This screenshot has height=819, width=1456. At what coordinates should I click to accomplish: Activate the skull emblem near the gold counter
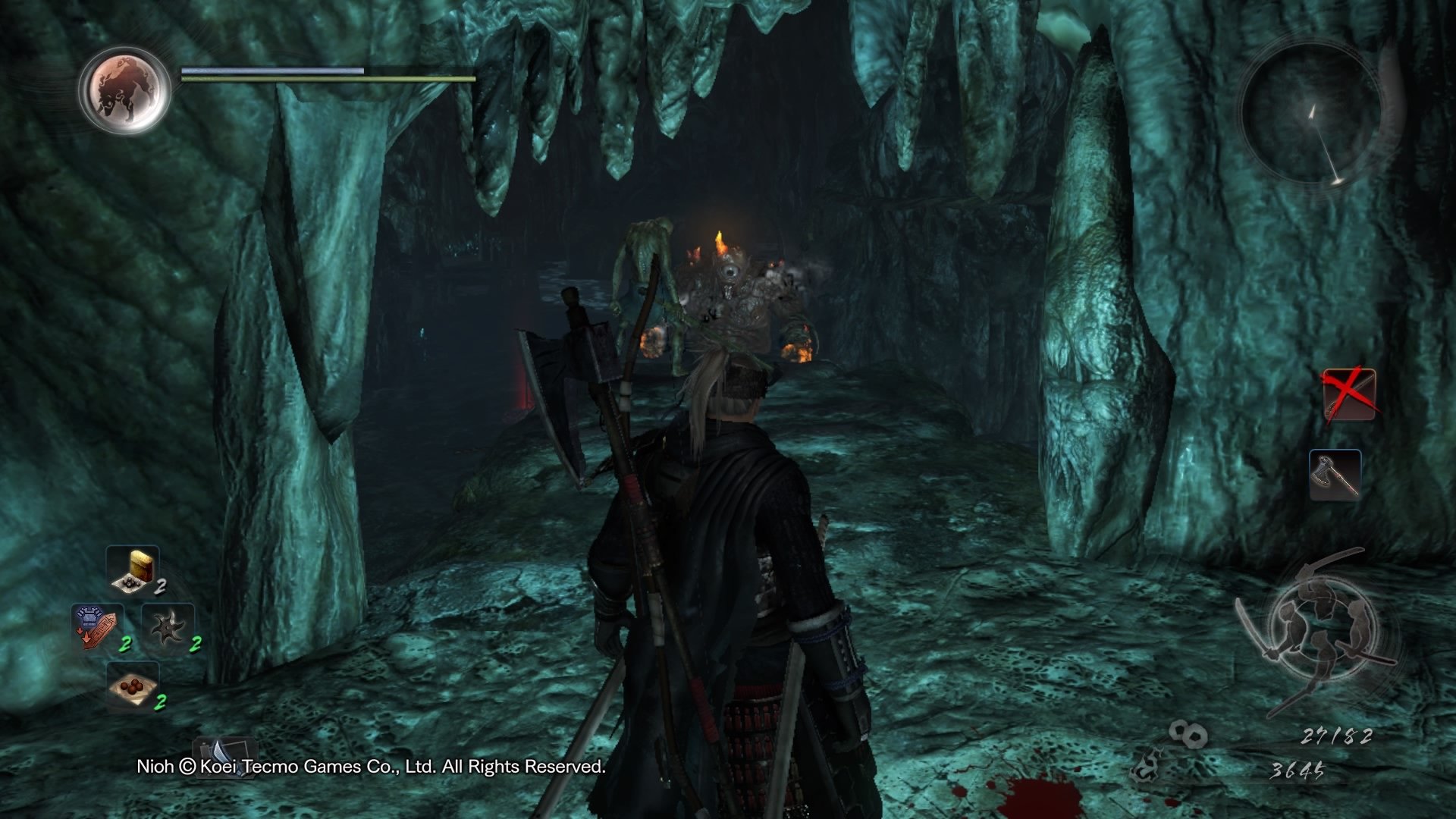[x=1147, y=766]
